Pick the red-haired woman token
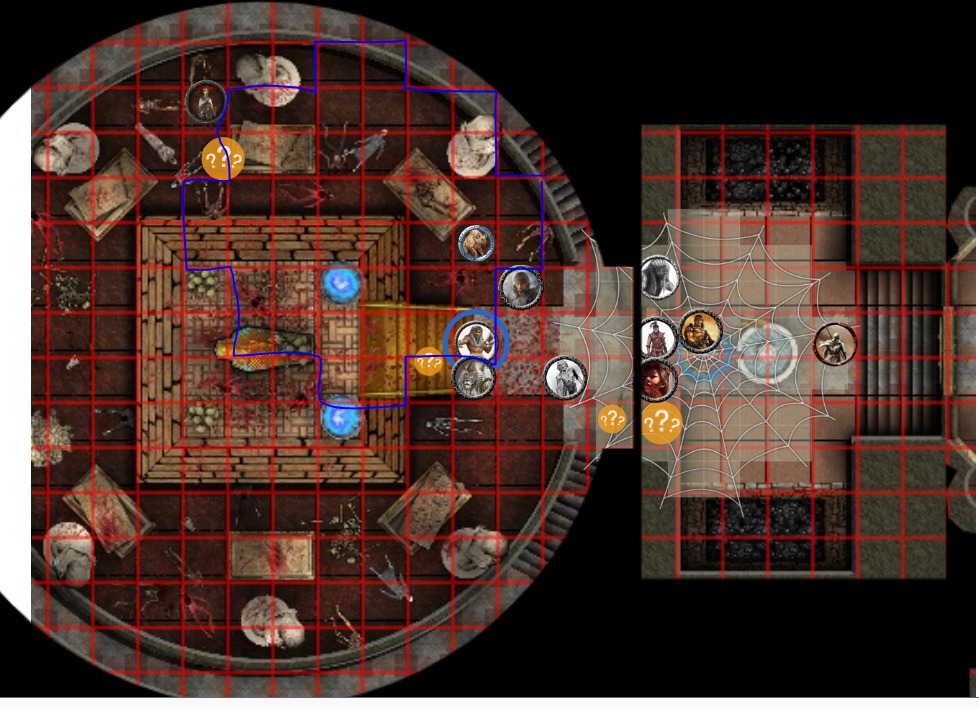The width and height of the screenshot is (979, 709). (656, 380)
